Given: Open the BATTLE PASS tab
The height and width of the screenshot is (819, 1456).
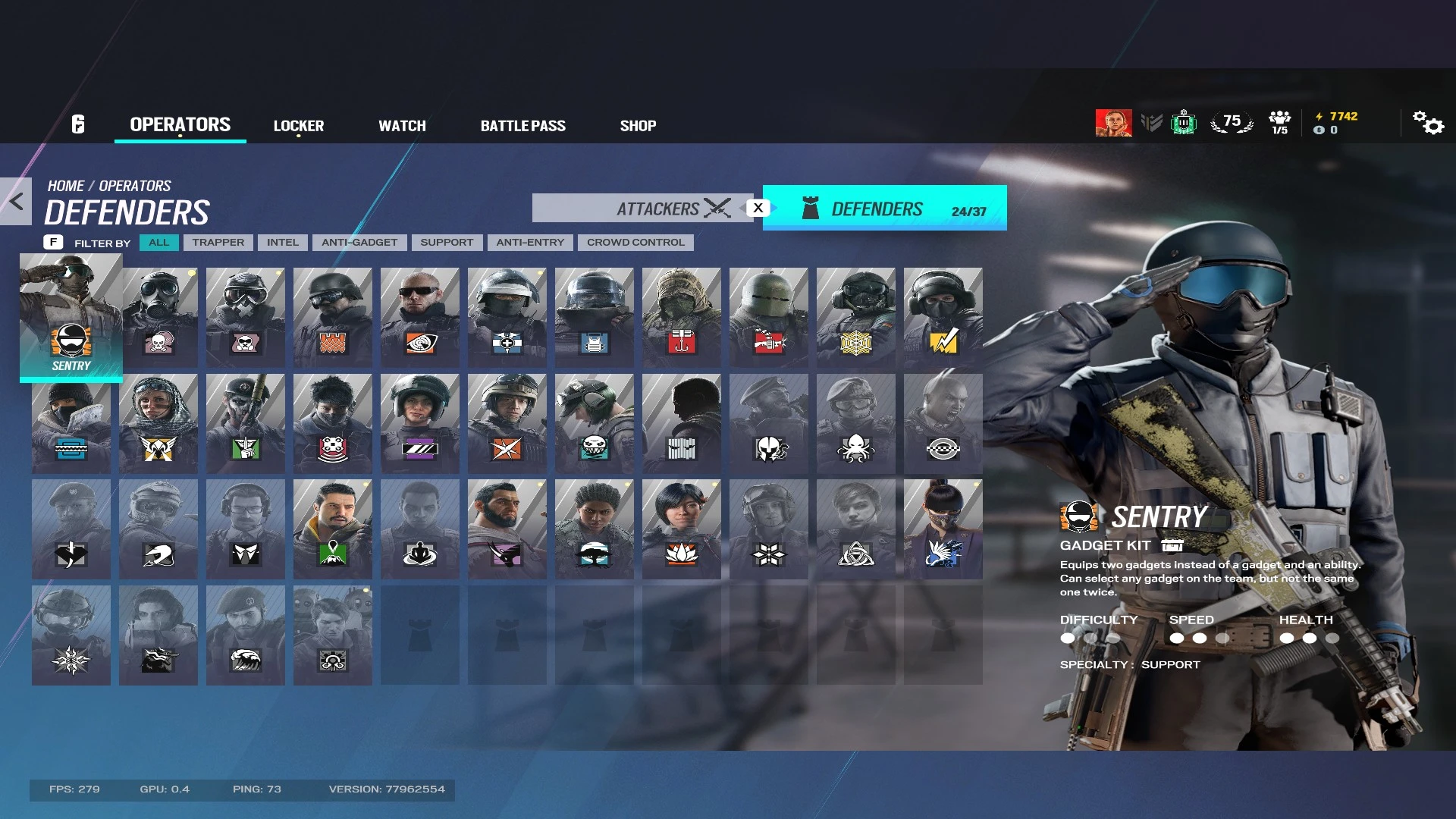Looking at the screenshot, I should click(523, 125).
